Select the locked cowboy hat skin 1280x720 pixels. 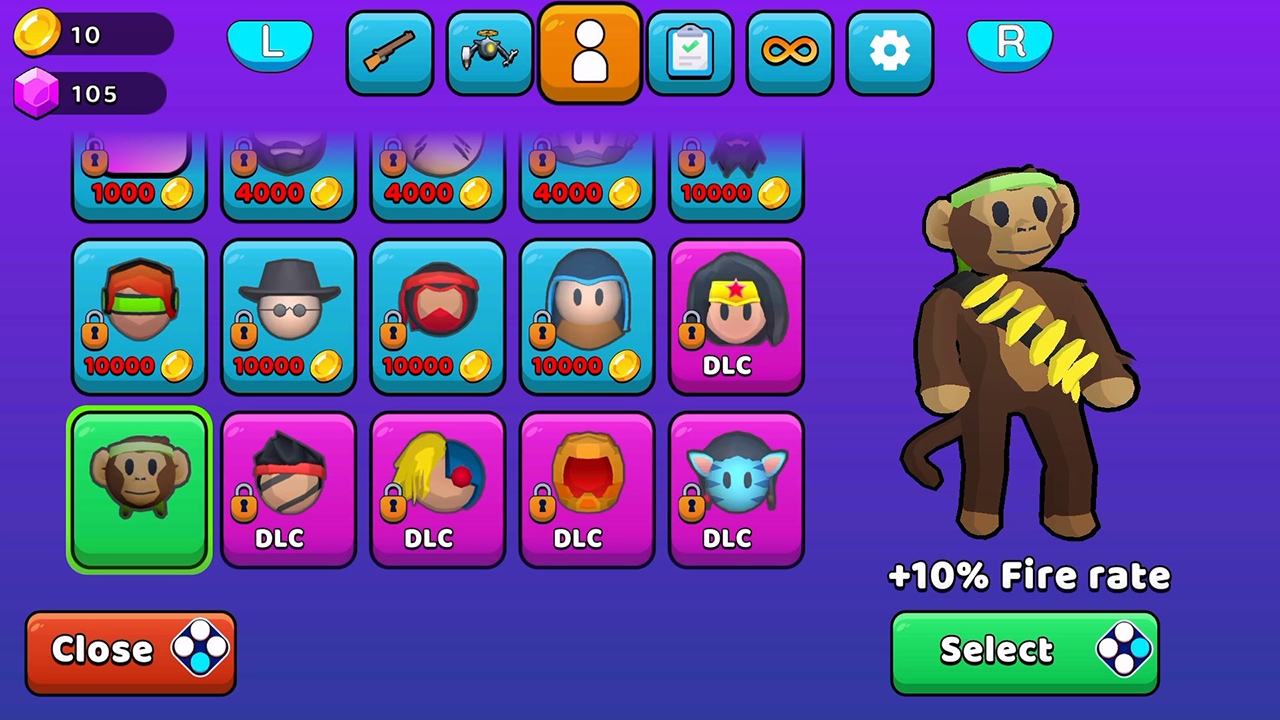pyautogui.click(x=288, y=316)
